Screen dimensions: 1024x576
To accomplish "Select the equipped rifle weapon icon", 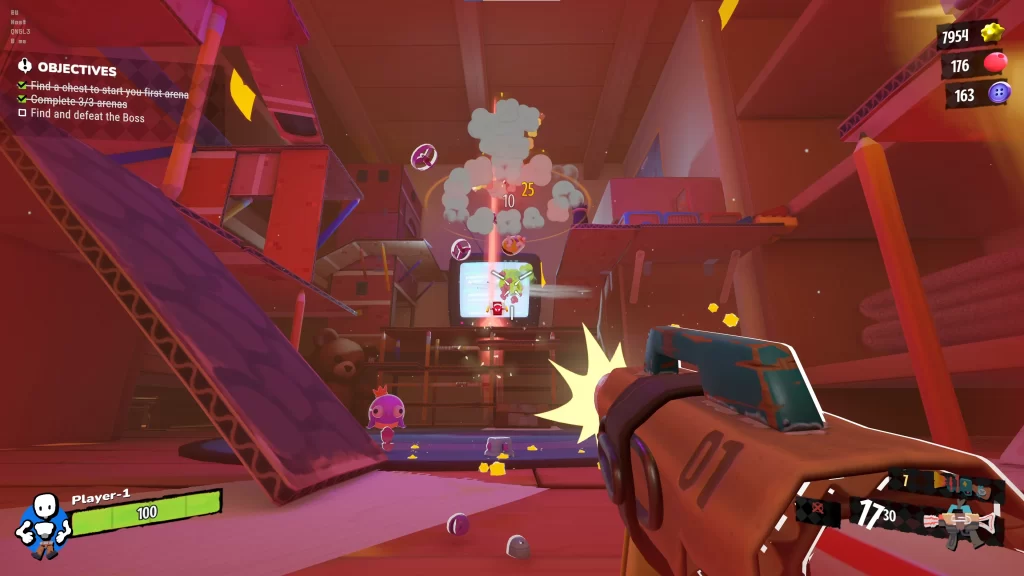I will point(960,524).
